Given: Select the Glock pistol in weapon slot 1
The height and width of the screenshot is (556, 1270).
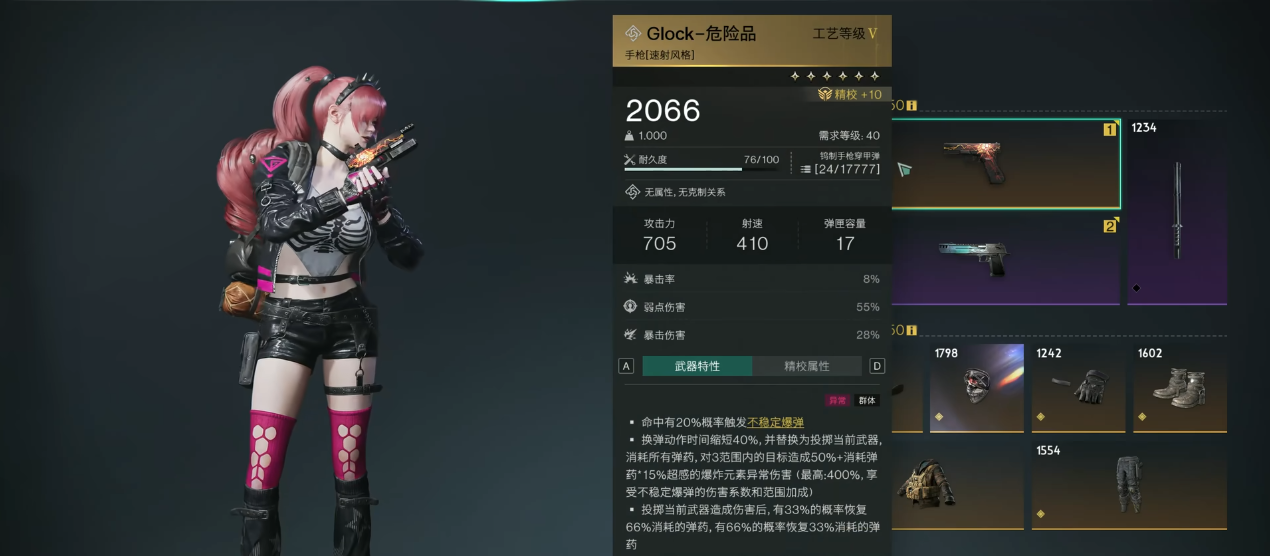Looking at the screenshot, I should point(1005,163).
